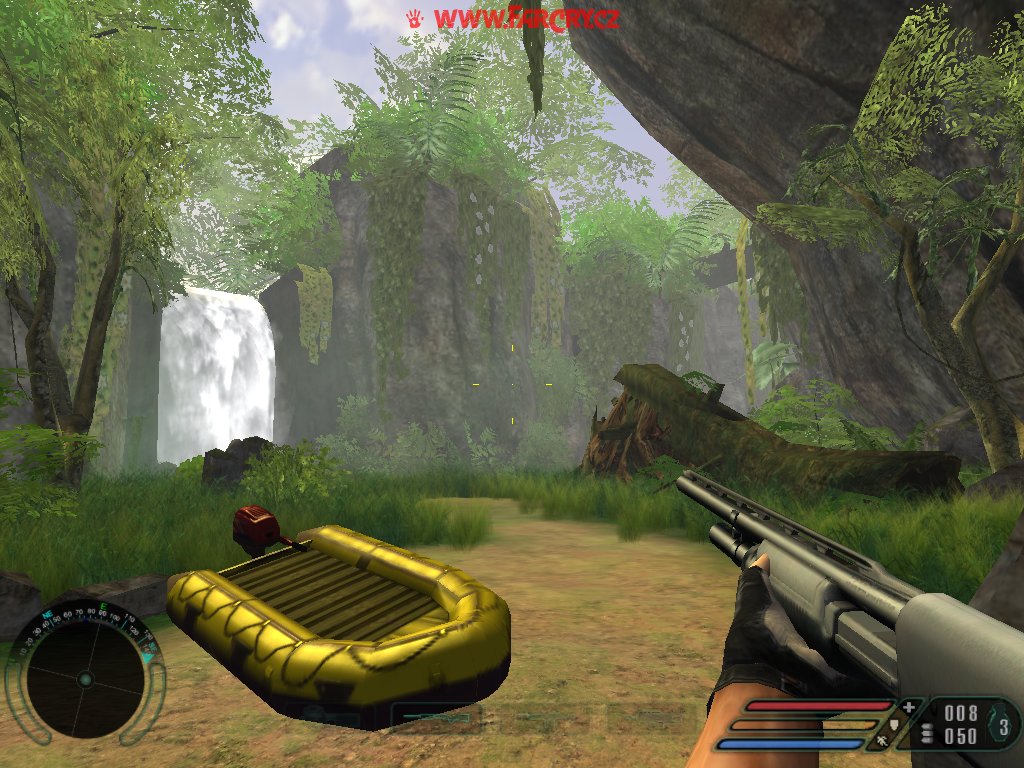
Task: Click the armor shield icon
Action: click(894, 725)
